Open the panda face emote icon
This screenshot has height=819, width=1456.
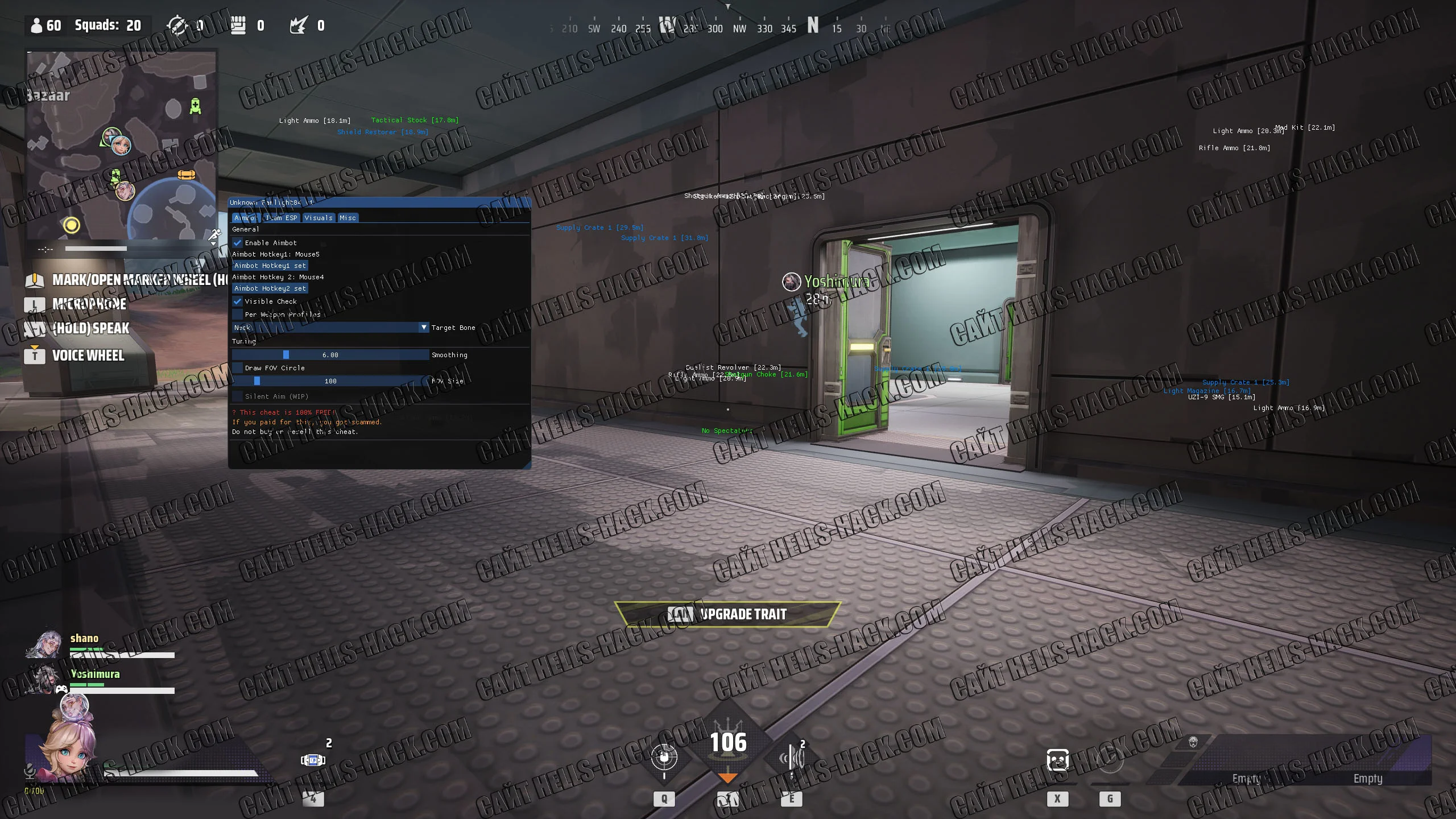point(1057,760)
